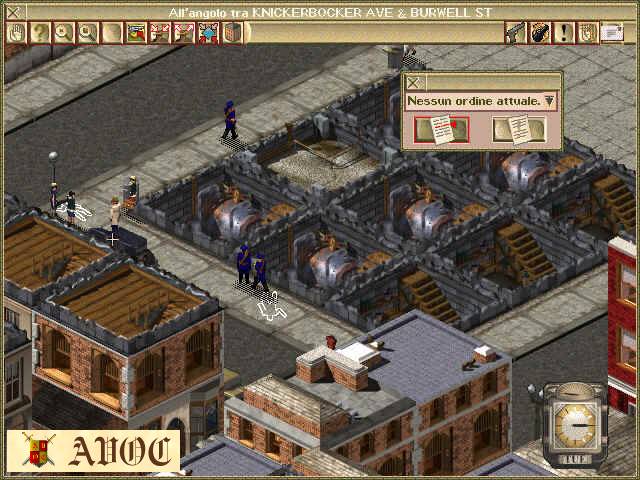Open help via the question mark icon
Image resolution: width=640 pixels, height=480 pixels.
tap(39, 33)
